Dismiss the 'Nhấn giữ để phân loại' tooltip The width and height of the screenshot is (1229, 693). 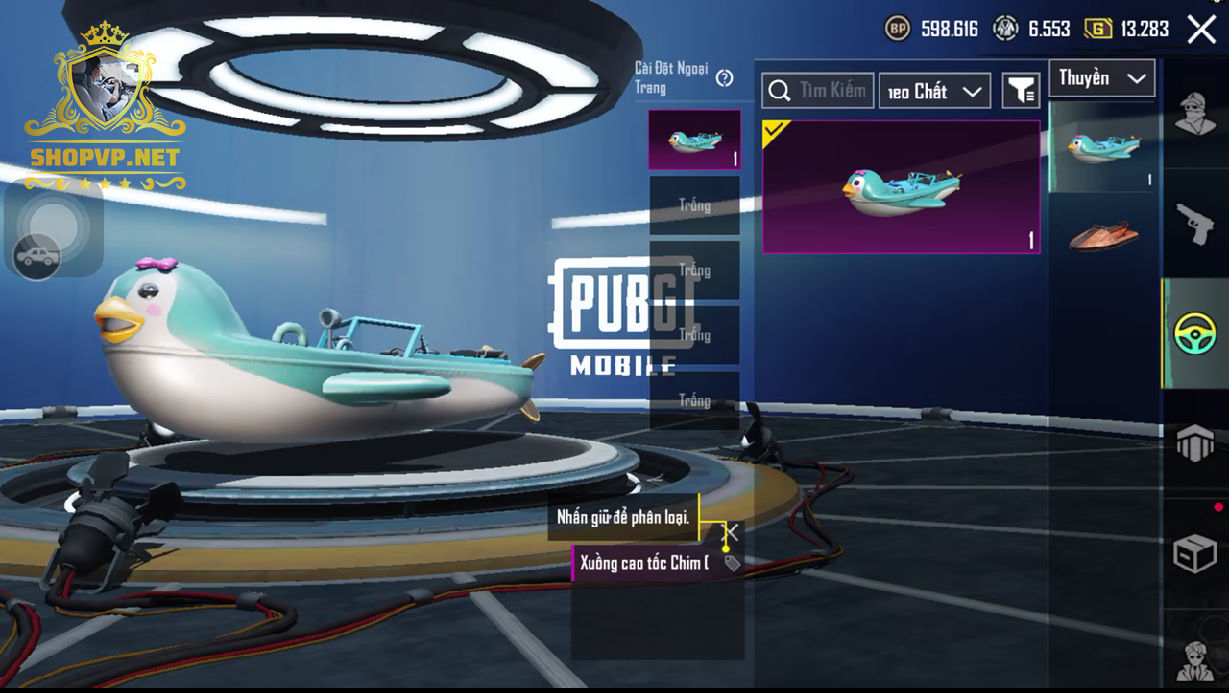[x=732, y=532]
